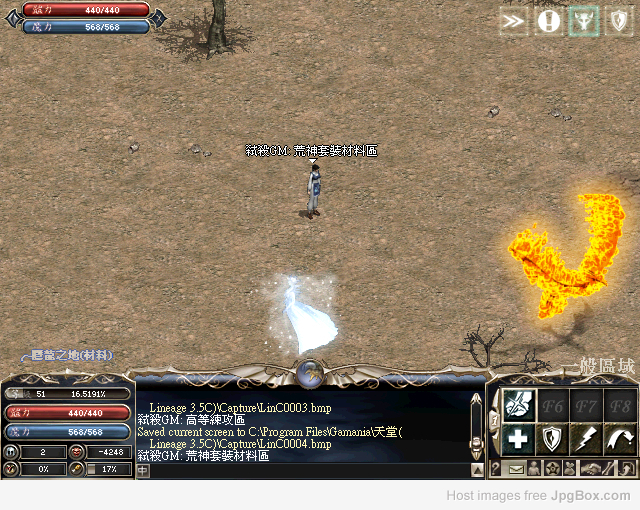Open the mail envelope menu

coord(516,468)
